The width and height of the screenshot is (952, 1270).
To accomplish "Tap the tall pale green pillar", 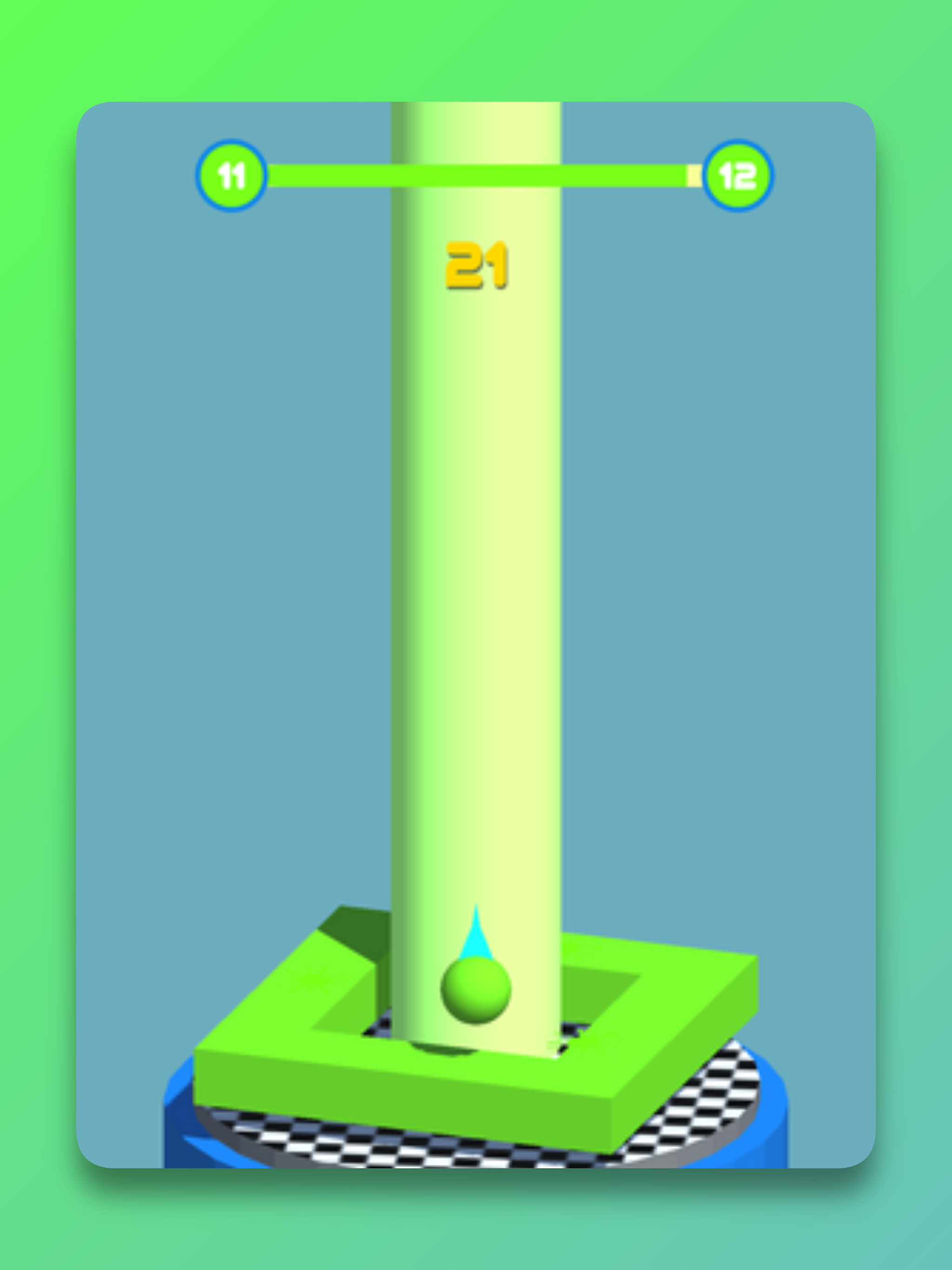I will tap(479, 574).
